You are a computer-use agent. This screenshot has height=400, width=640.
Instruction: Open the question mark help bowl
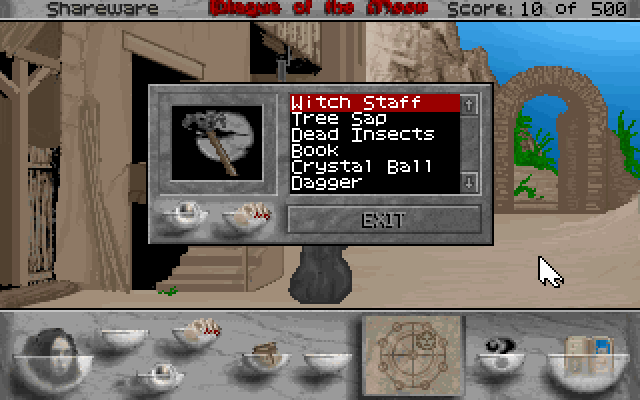tap(502, 357)
